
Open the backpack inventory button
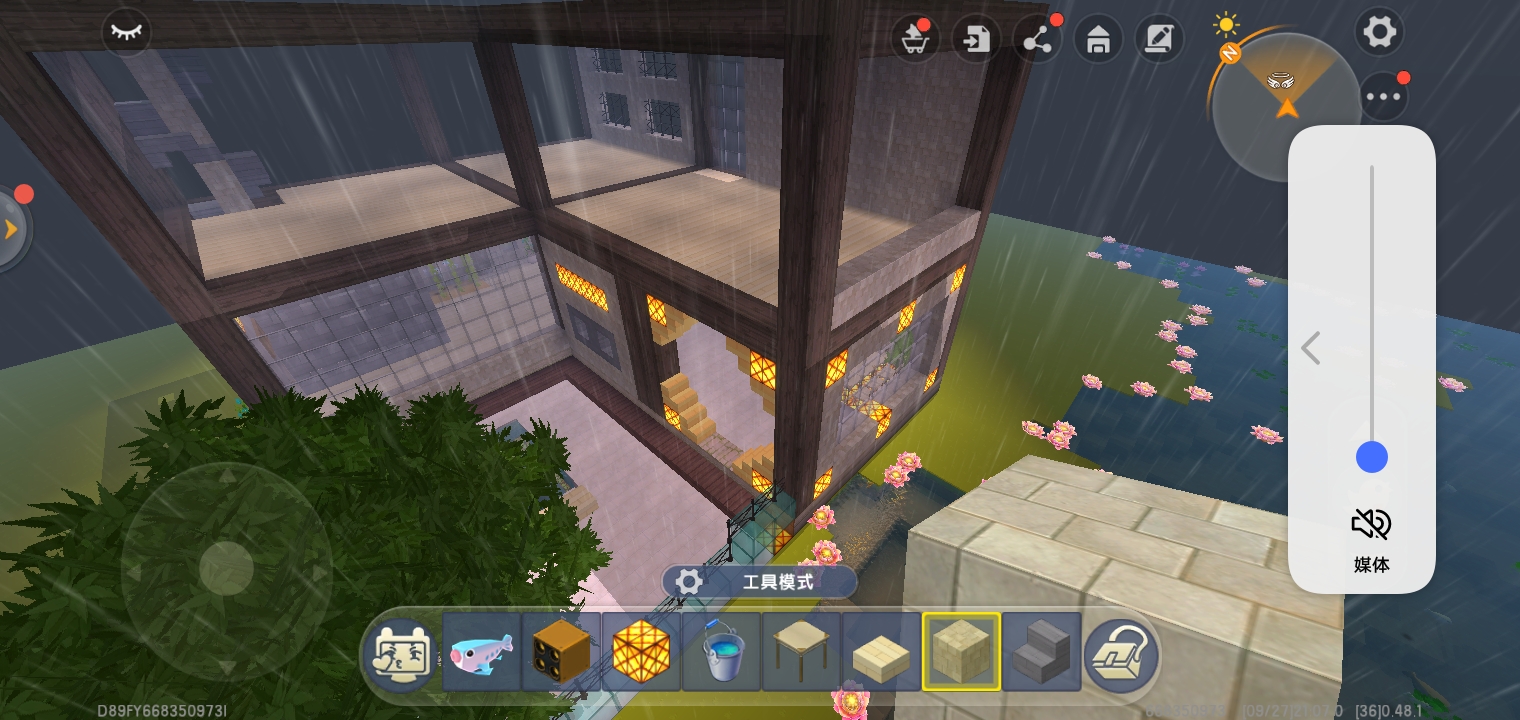[x=1121, y=654]
